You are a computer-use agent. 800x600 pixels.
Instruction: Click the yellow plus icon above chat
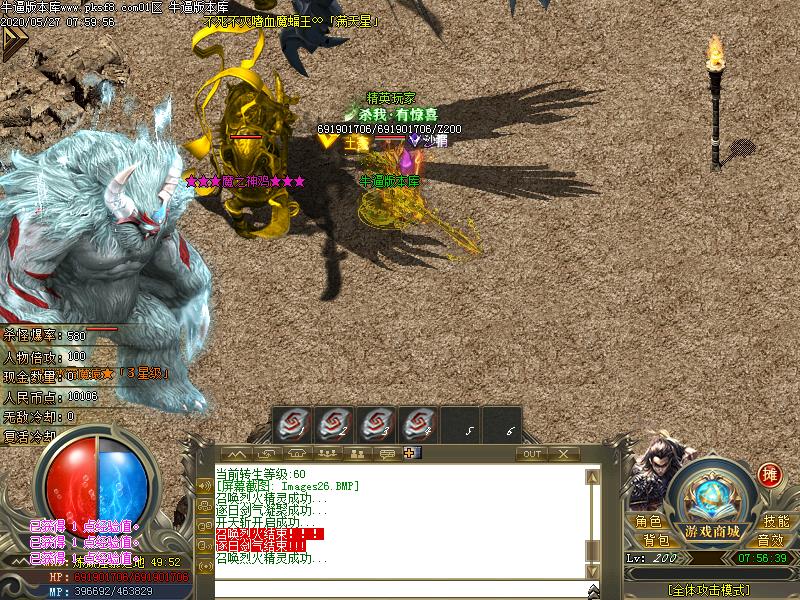(410, 453)
